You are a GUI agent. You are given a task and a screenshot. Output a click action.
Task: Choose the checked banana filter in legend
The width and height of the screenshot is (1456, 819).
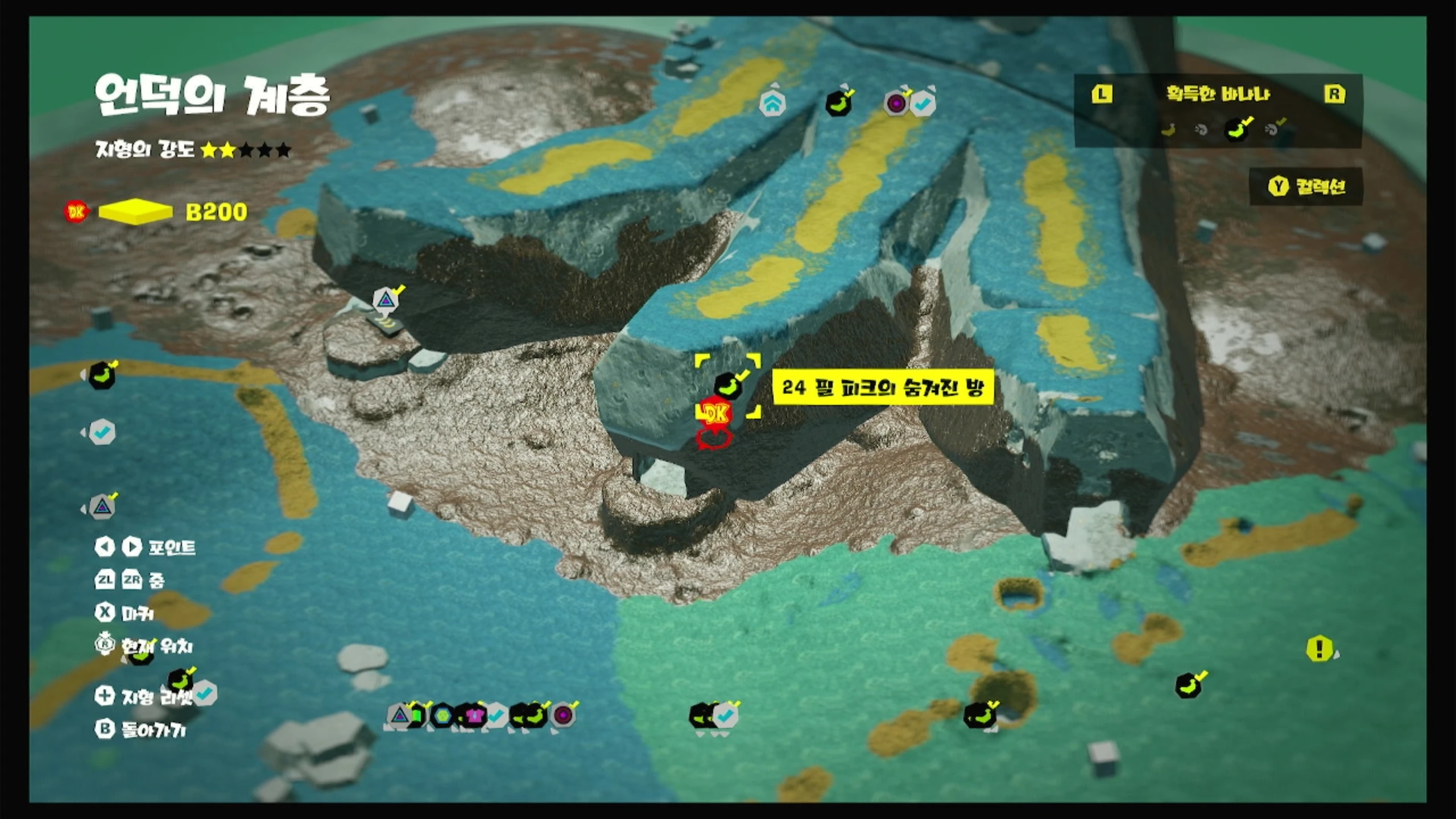[x=1238, y=129]
